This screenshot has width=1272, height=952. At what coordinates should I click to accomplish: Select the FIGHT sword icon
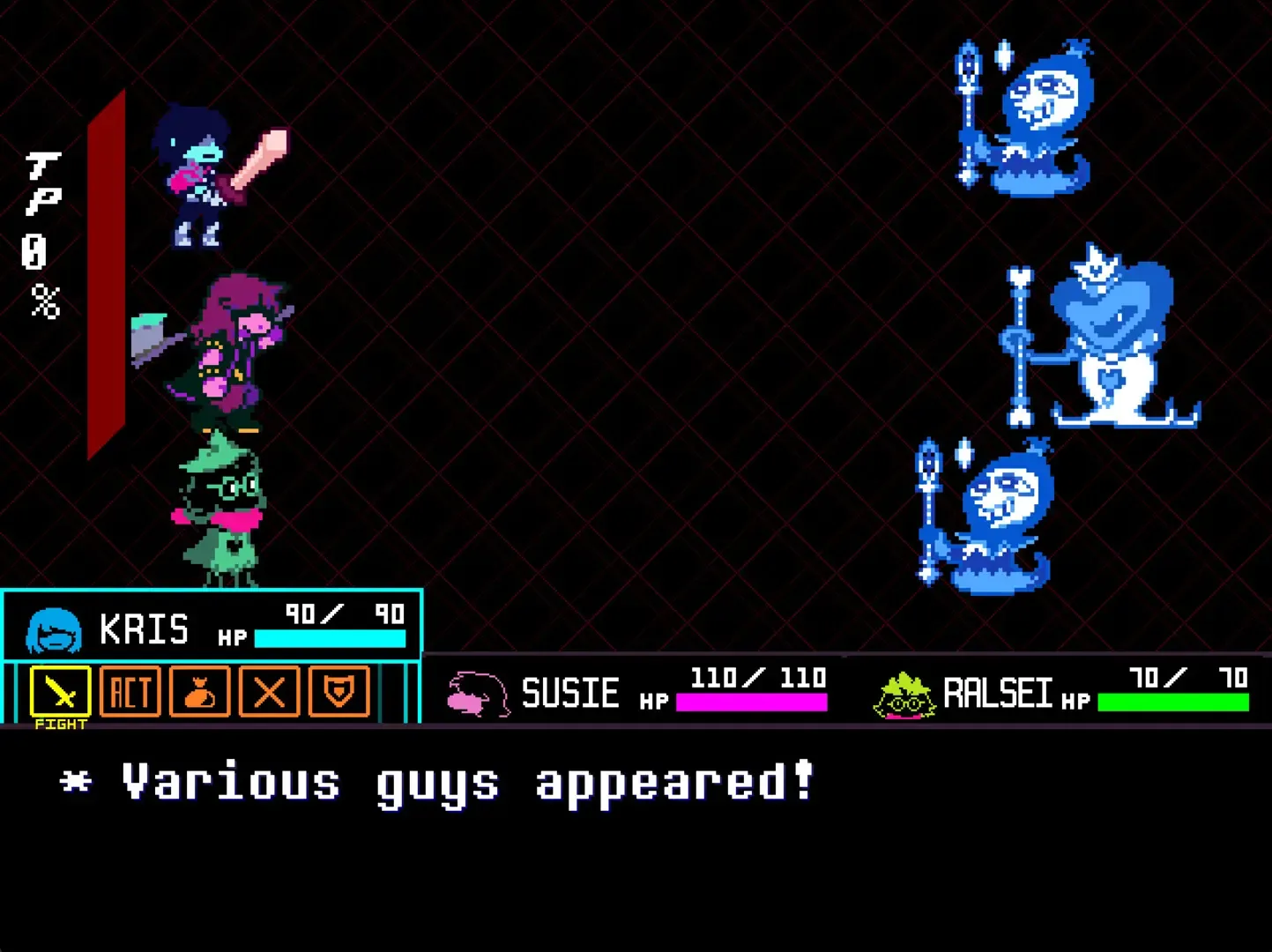(x=58, y=694)
